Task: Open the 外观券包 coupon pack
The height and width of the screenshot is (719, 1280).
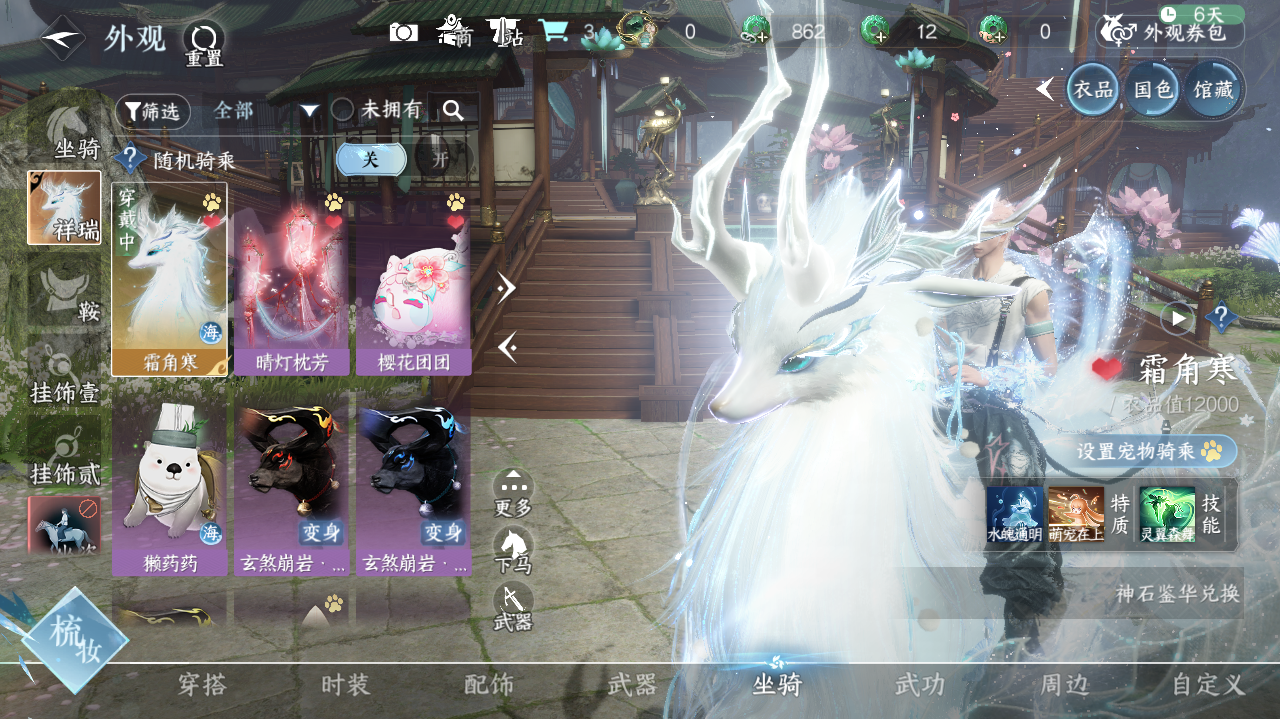Action: tap(1171, 32)
